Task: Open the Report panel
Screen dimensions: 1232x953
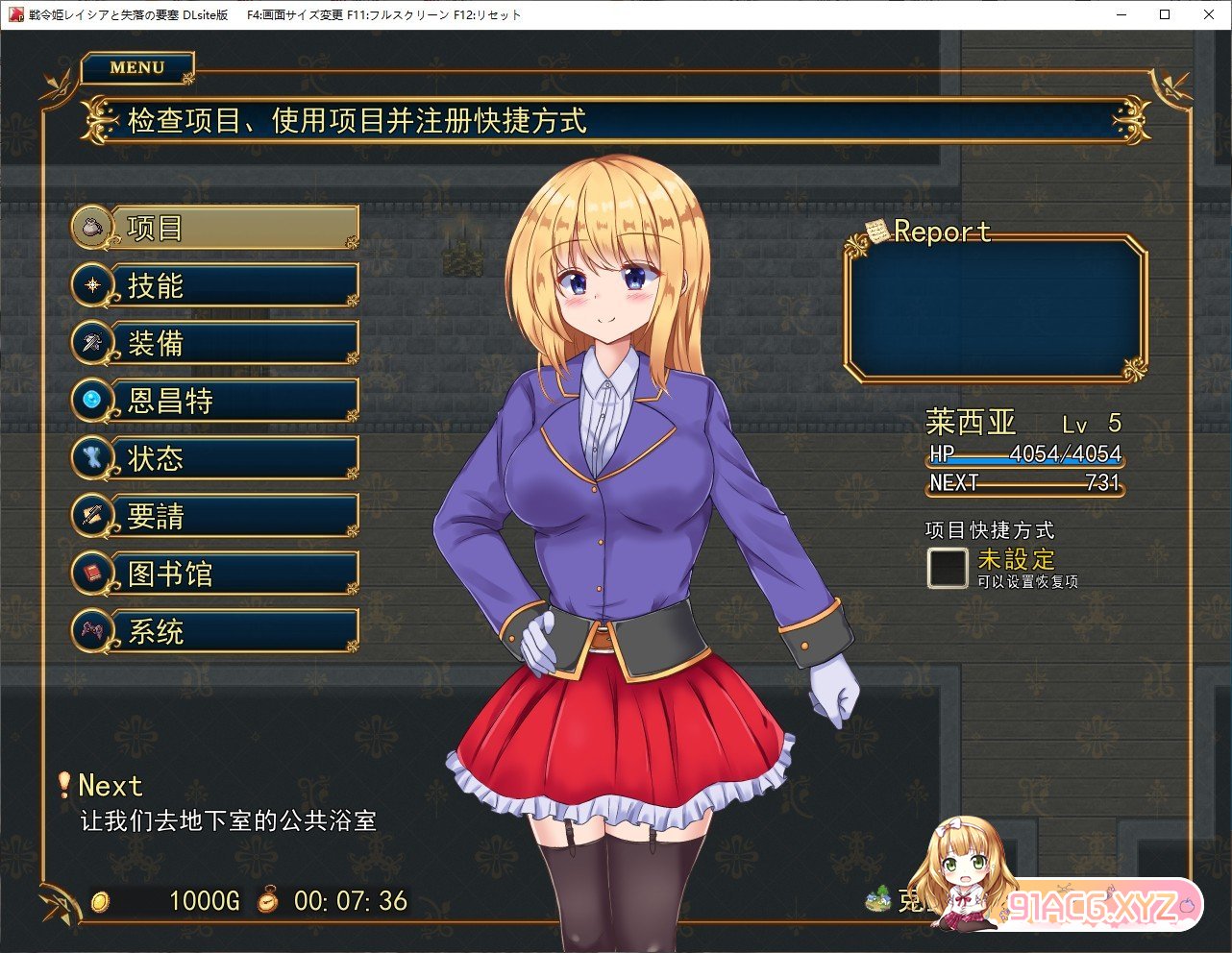Action: pos(996,307)
